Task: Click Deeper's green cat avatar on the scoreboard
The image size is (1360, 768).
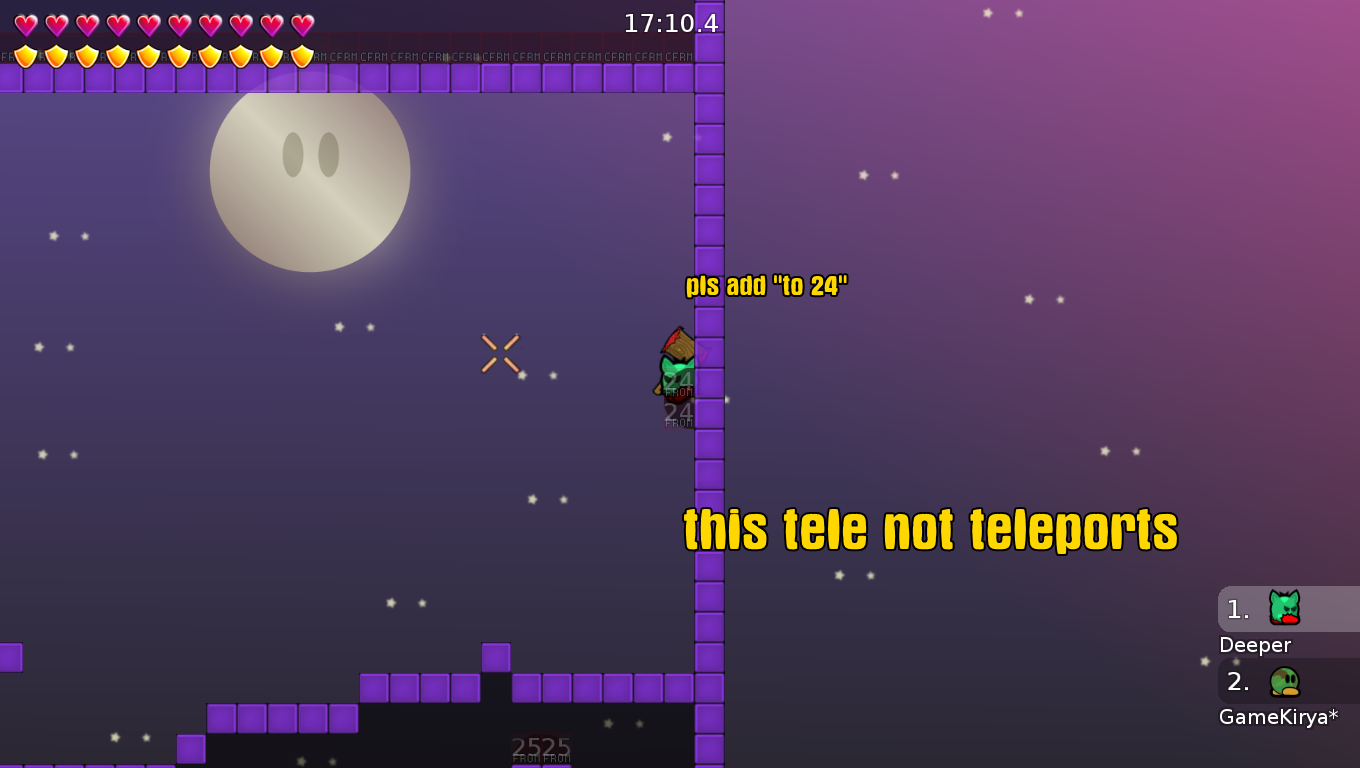Action: click(x=1285, y=608)
